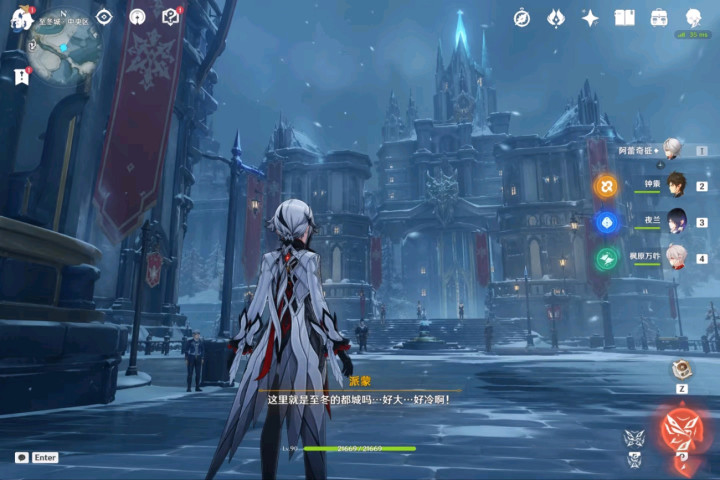Open chat via the speech bubble icon
The height and width of the screenshot is (480, 720).
coord(21,457)
